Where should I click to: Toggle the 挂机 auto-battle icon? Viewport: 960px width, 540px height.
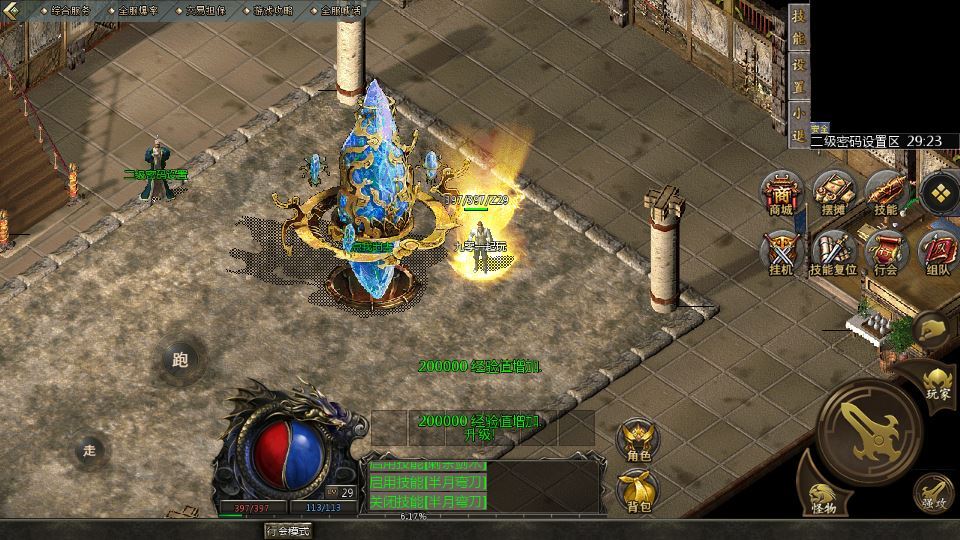tap(780, 252)
